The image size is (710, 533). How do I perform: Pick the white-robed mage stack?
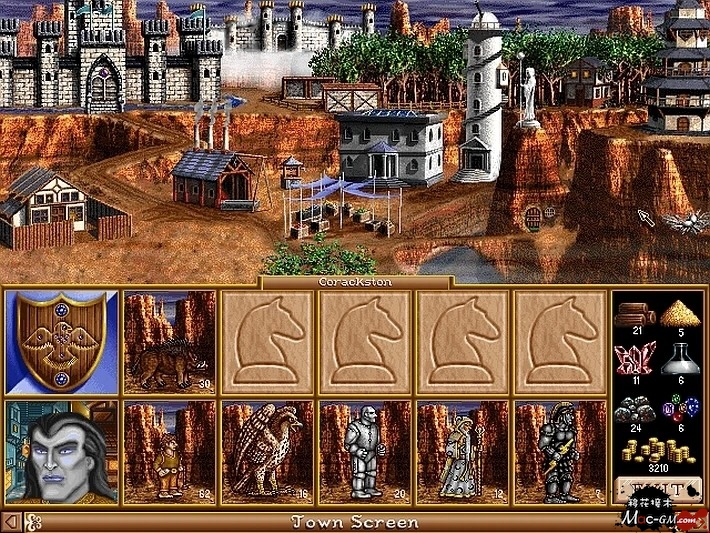(463, 452)
